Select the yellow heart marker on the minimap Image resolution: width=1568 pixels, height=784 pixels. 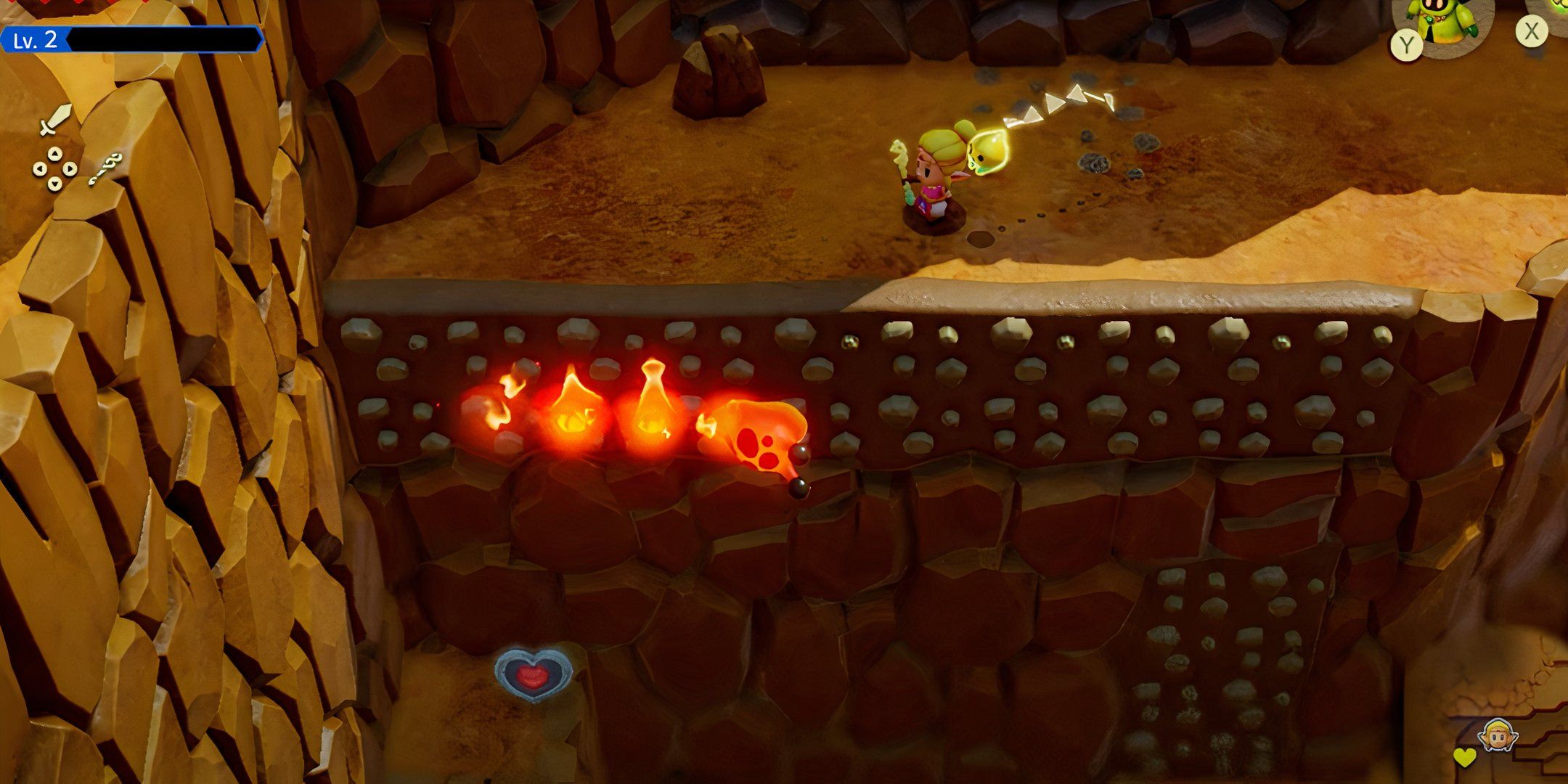click(1465, 757)
